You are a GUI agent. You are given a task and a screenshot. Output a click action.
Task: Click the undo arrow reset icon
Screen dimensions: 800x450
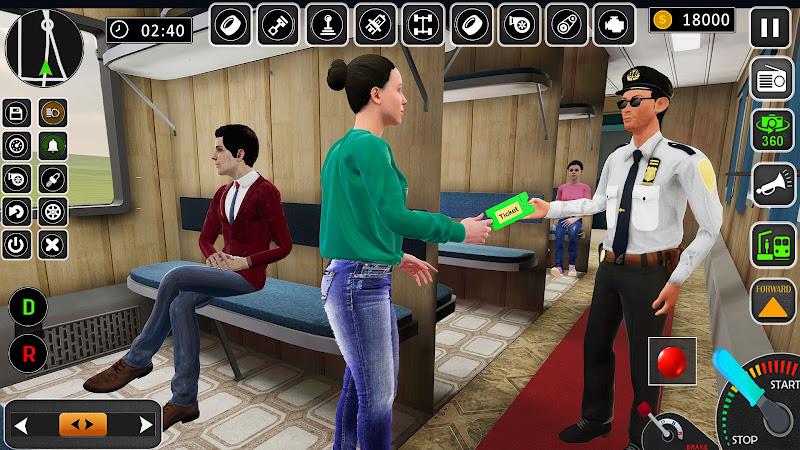coord(17,211)
